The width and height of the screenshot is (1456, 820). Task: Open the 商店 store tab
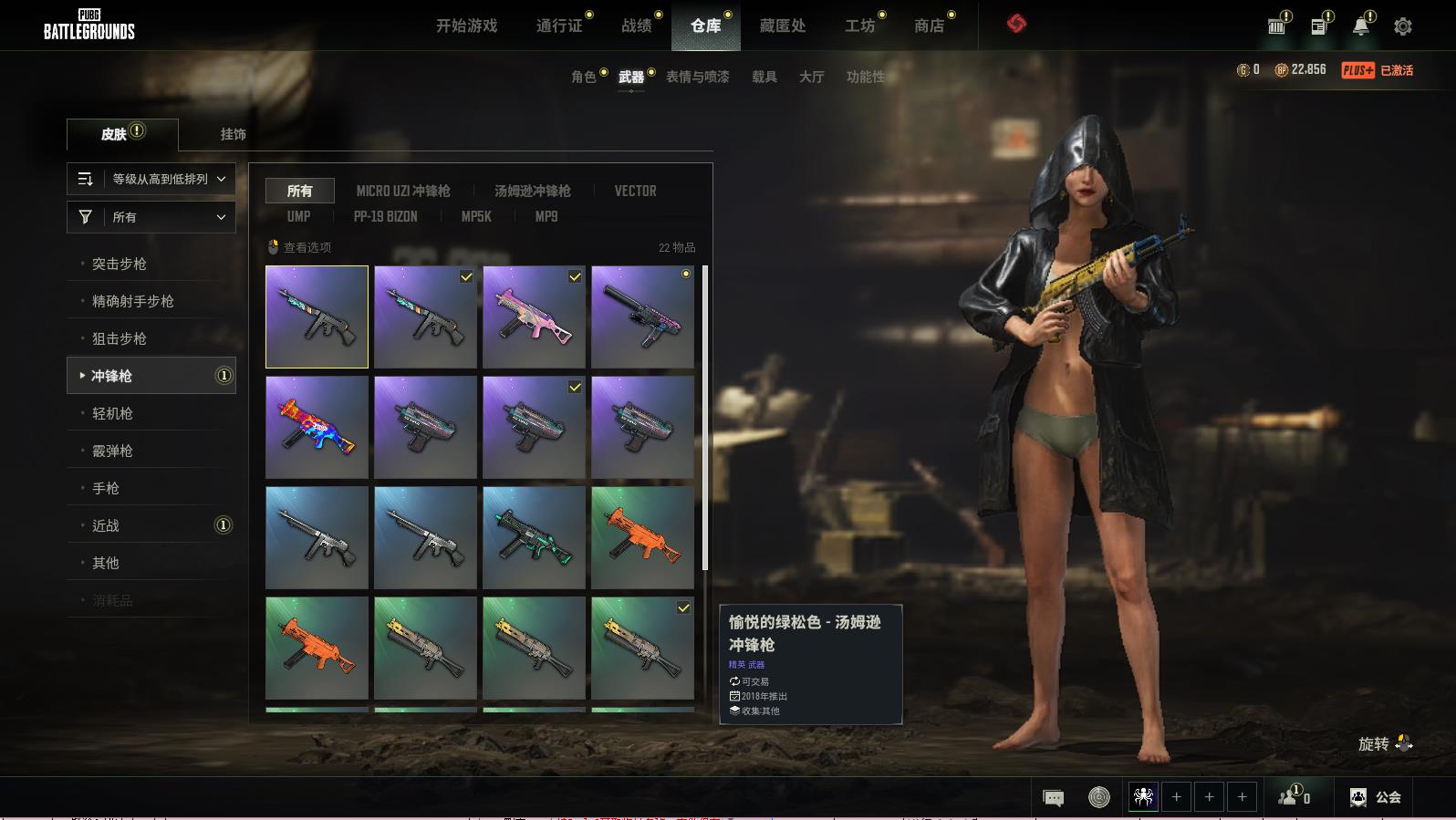[929, 26]
